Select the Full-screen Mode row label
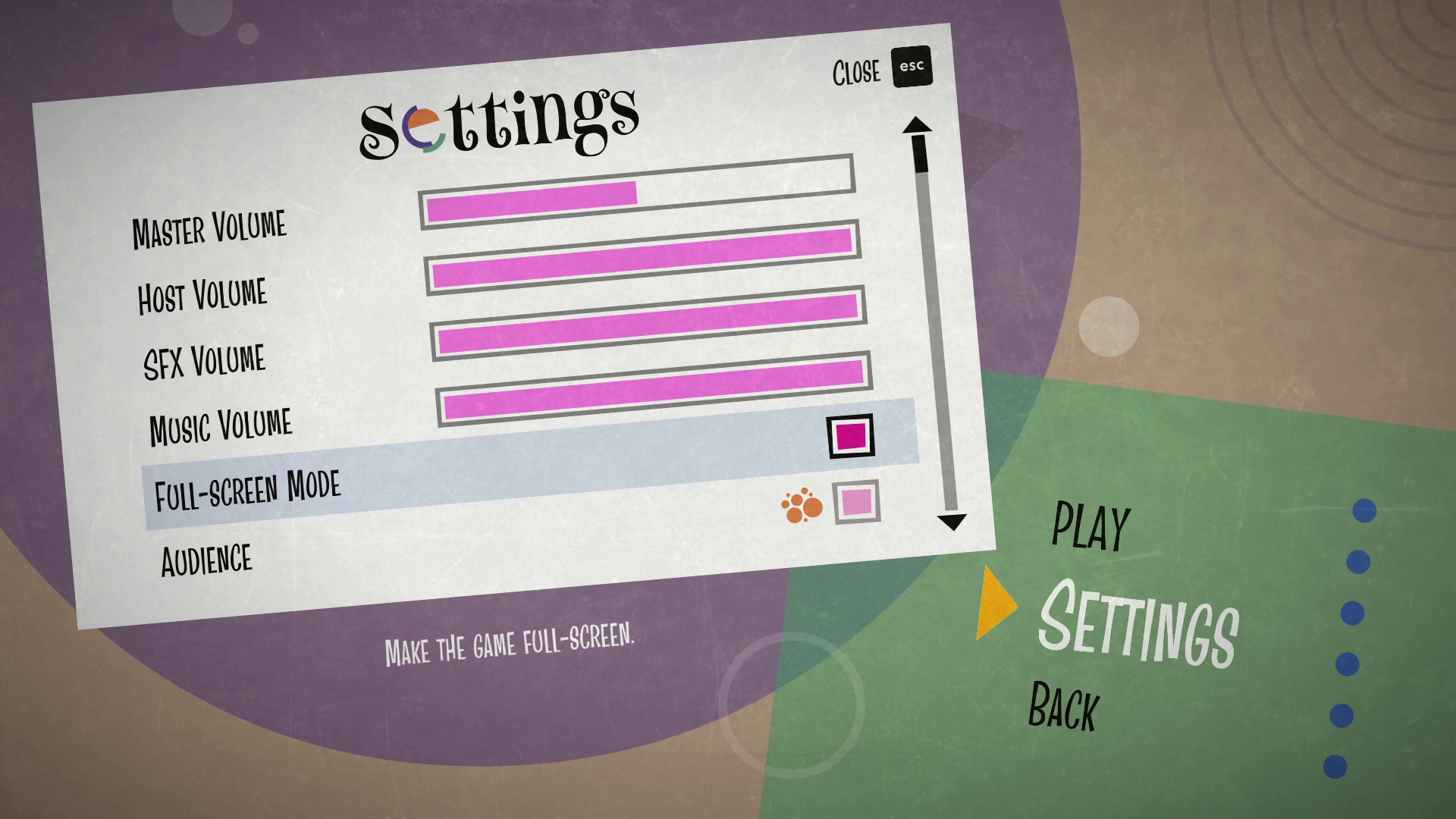Screen dimensions: 1456x819 point(247,489)
